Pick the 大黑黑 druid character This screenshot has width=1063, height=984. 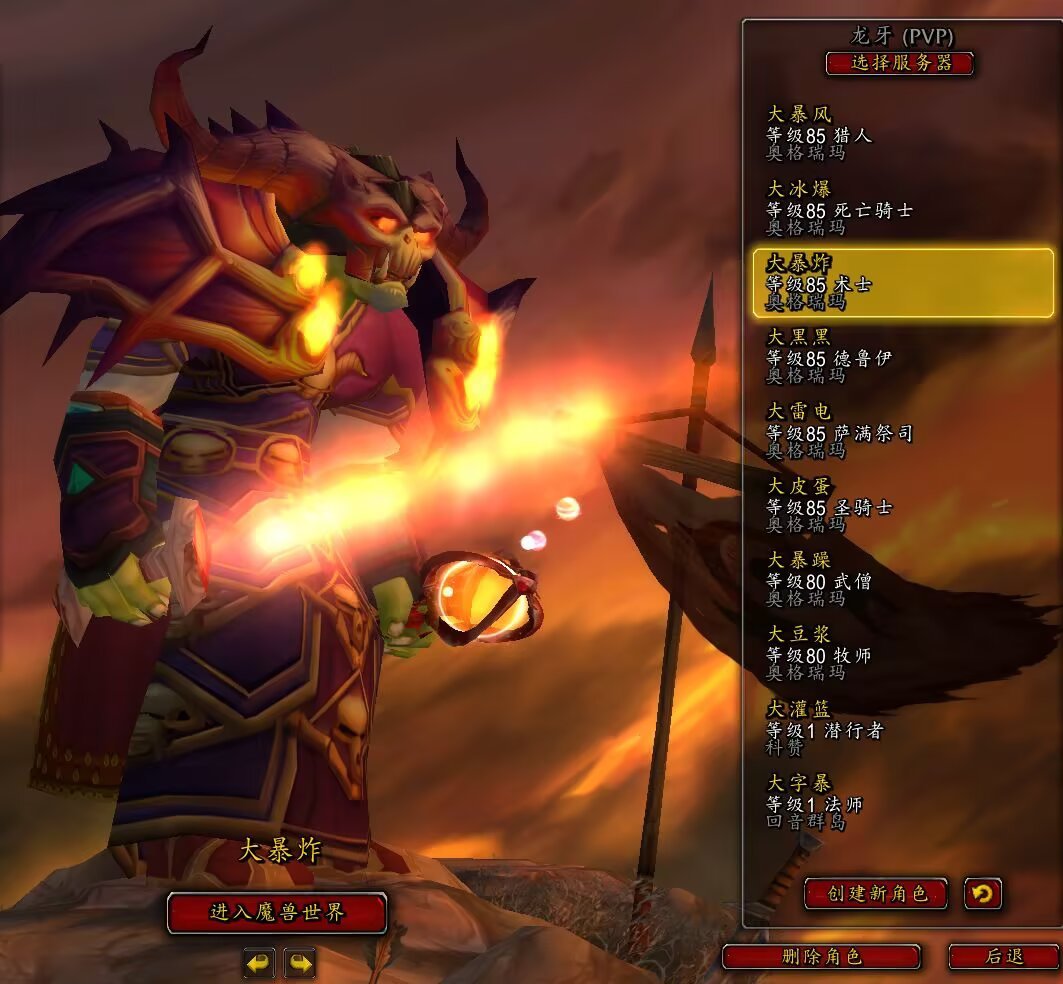coord(902,357)
